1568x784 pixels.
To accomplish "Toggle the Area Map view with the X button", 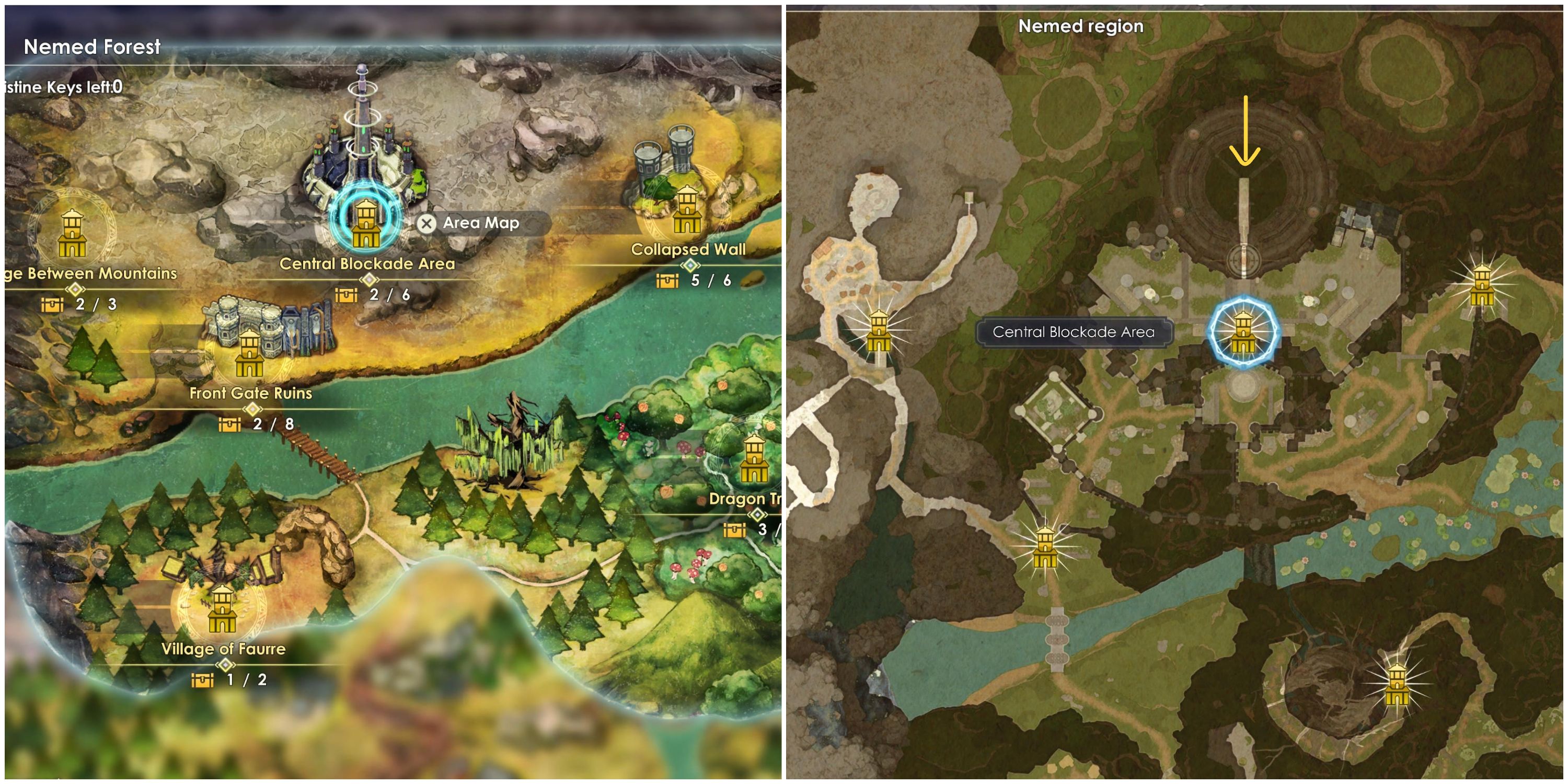I will click(426, 223).
